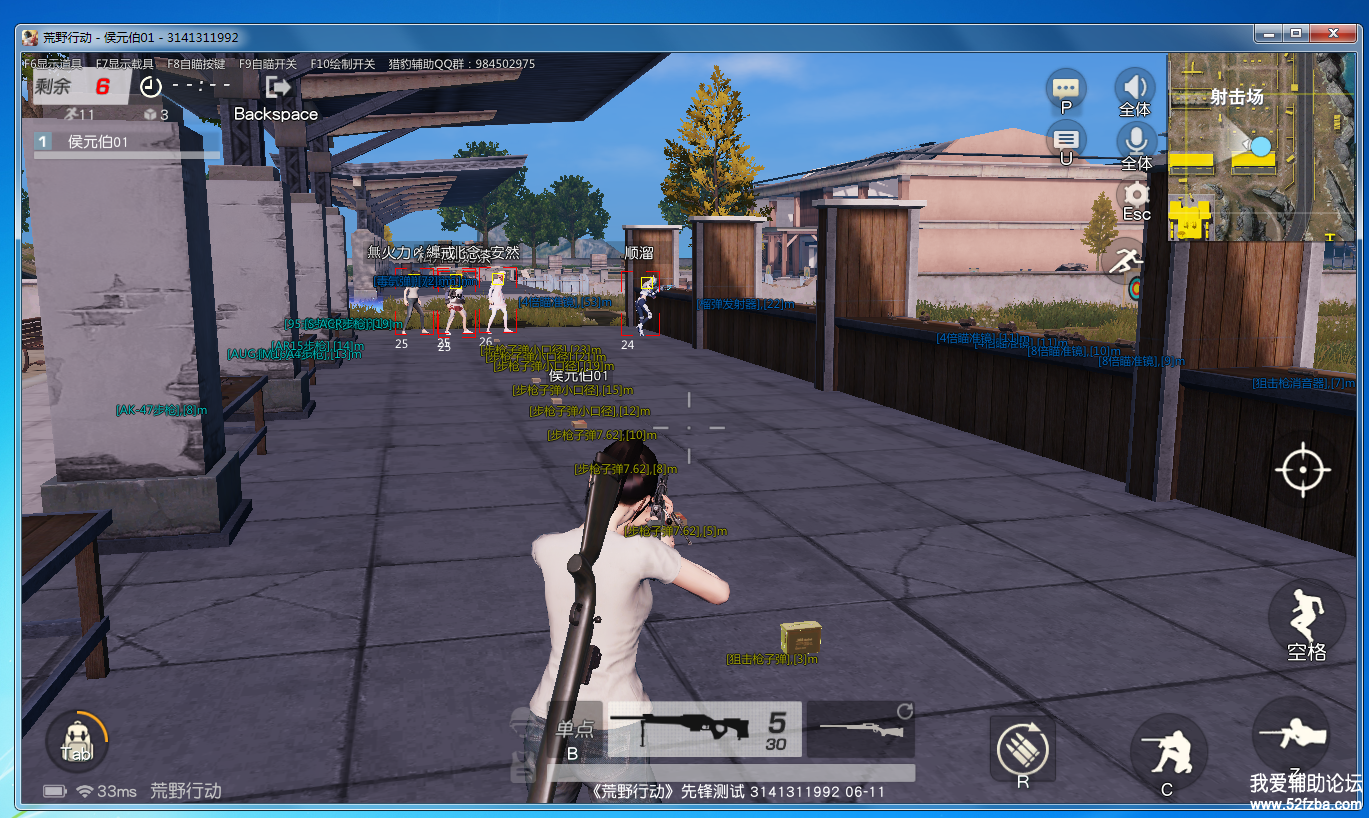This screenshot has width=1369, height=818.
Task: Toggle the microphone voice channel button
Action: coord(1136,142)
